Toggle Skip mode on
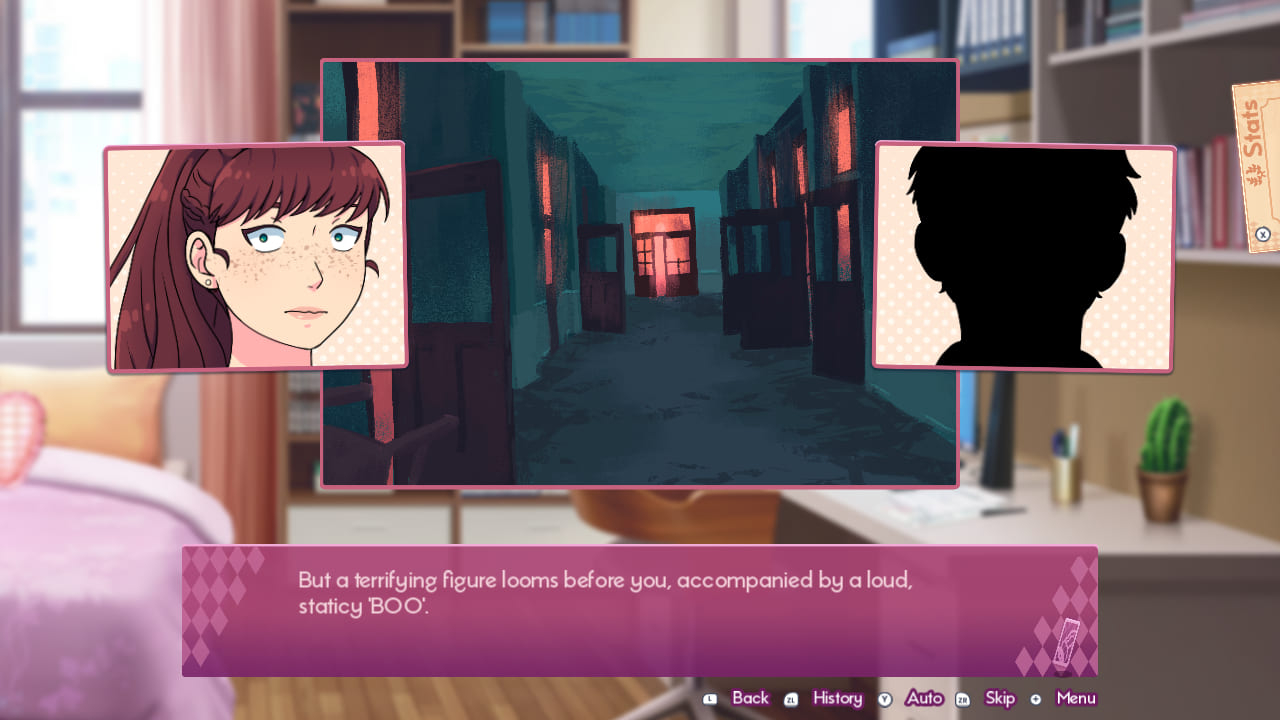Viewport: 1280px width, 720px height. 1000,697
